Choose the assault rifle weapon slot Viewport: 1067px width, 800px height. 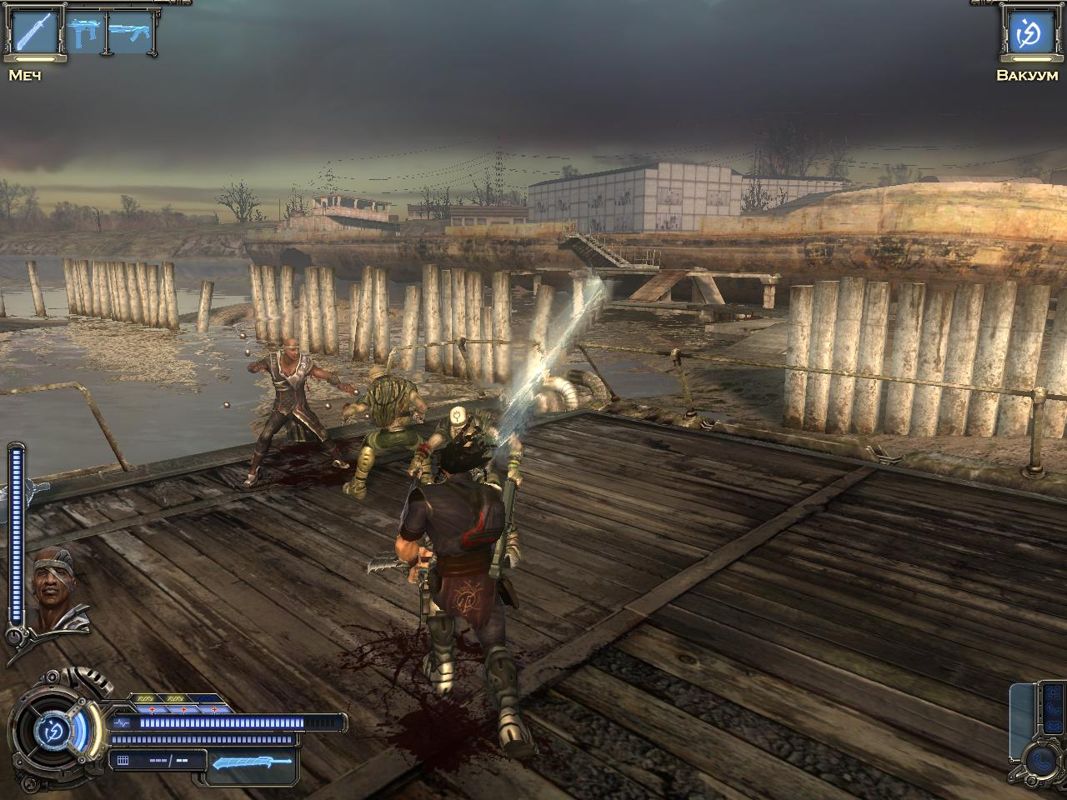pos(130,32)
